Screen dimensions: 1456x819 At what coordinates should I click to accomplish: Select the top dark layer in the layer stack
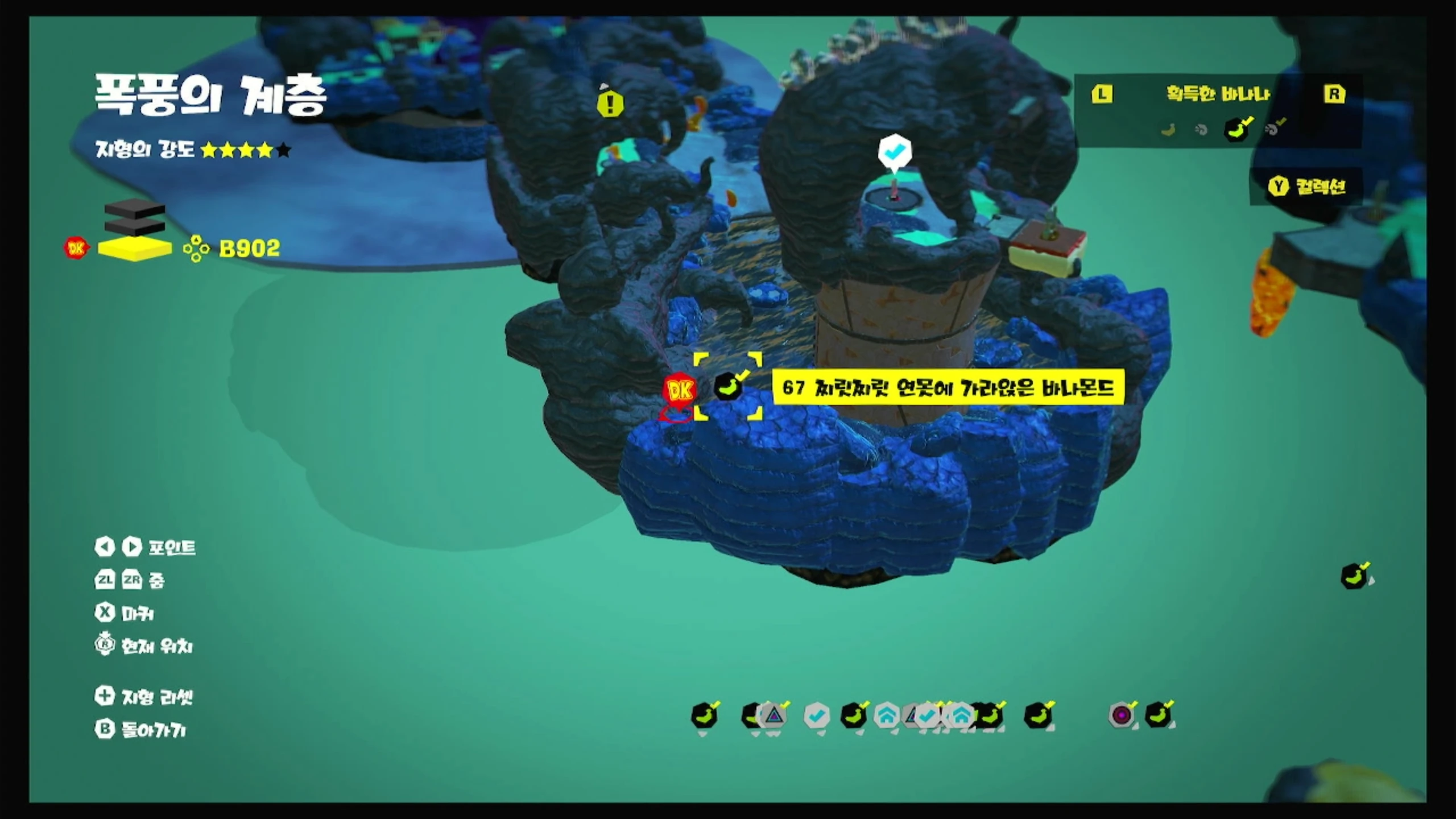135,209
